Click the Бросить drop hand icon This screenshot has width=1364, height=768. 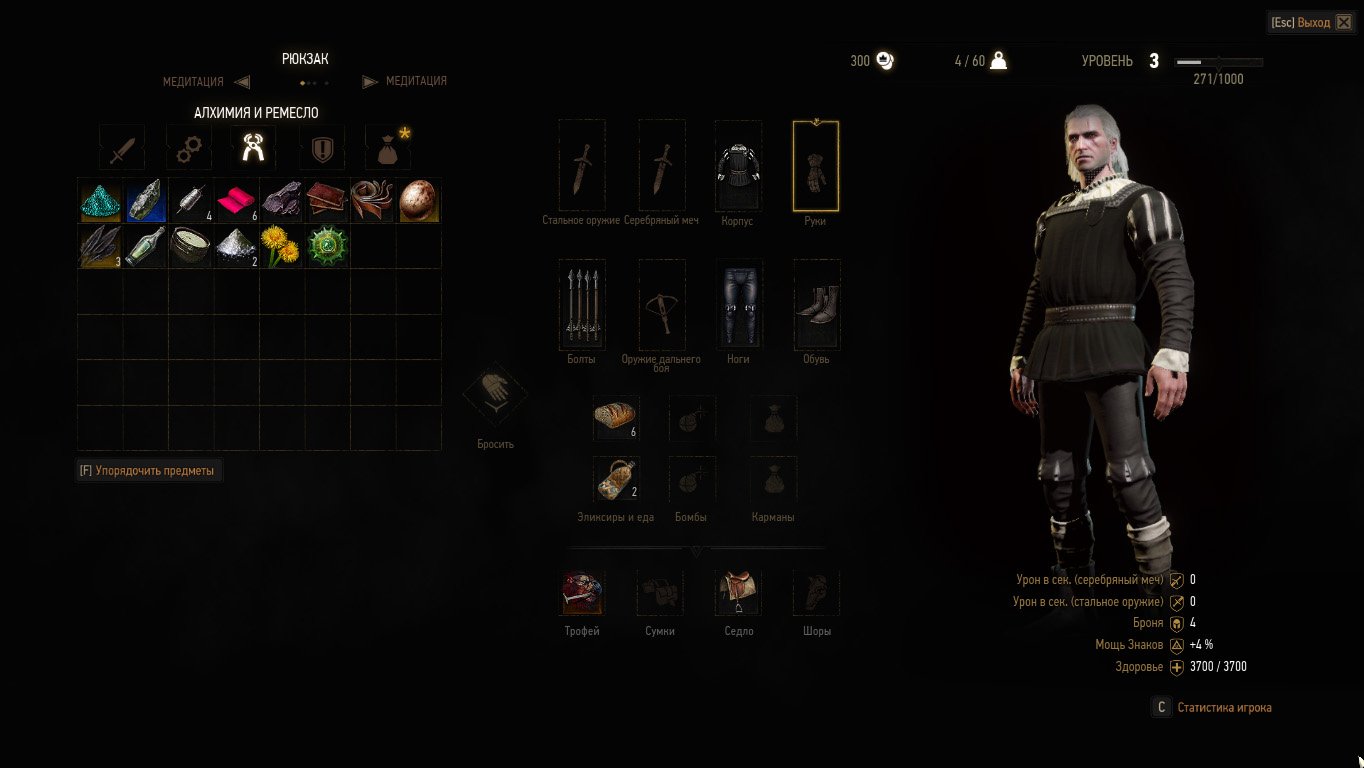click(x=495, y=397)
